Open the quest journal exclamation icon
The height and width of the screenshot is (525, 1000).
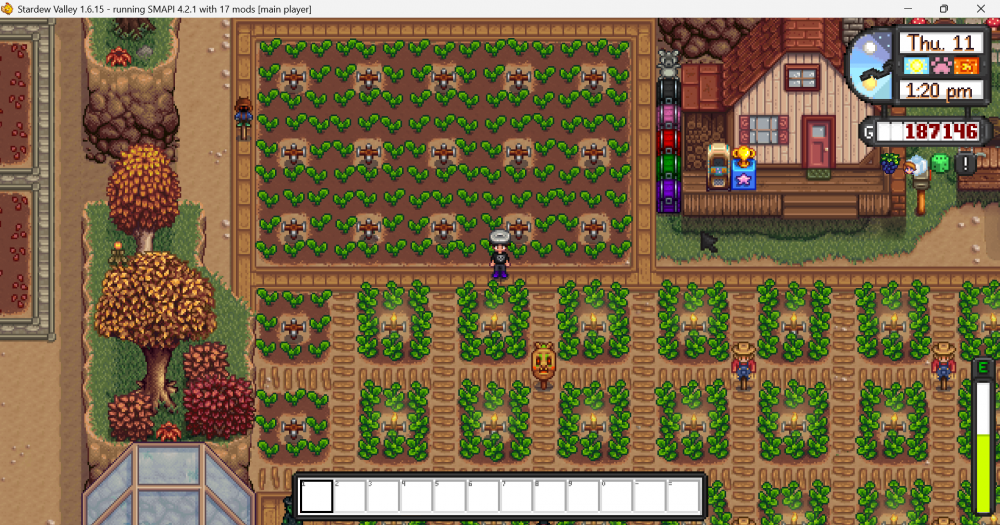click(x=965, y=163)
